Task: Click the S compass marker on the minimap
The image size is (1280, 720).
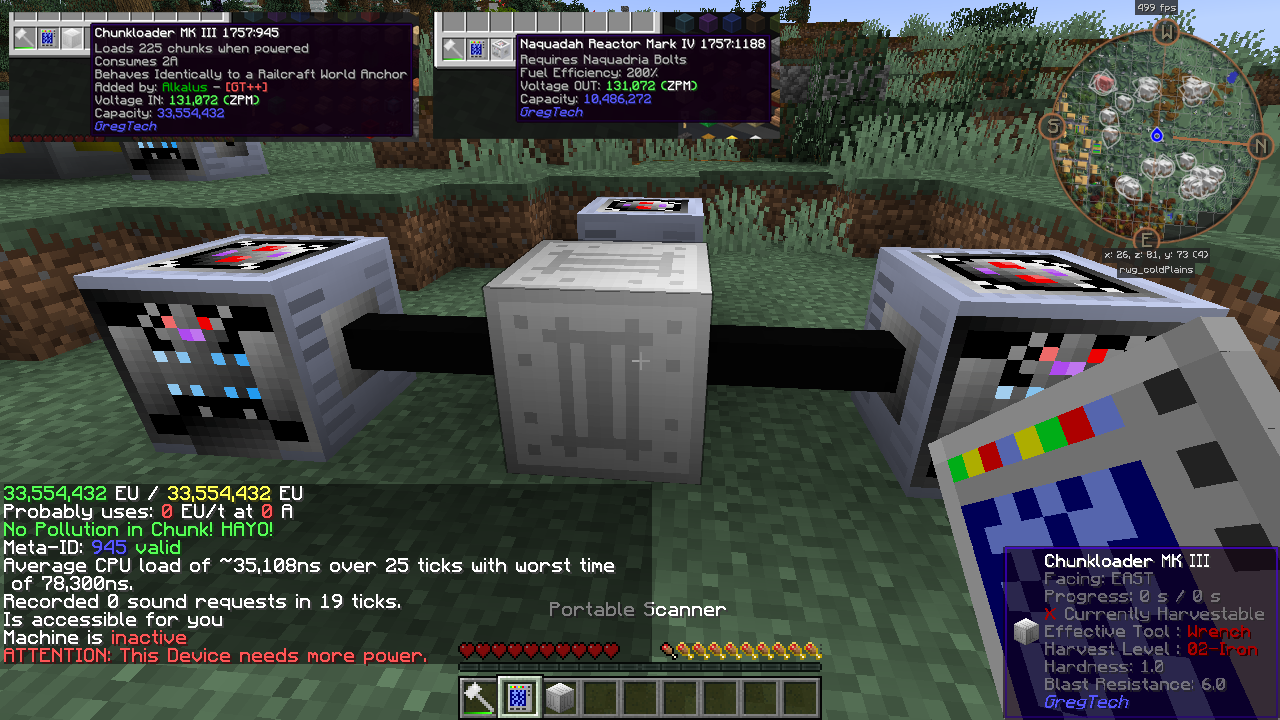Action: pos(1053,128)
